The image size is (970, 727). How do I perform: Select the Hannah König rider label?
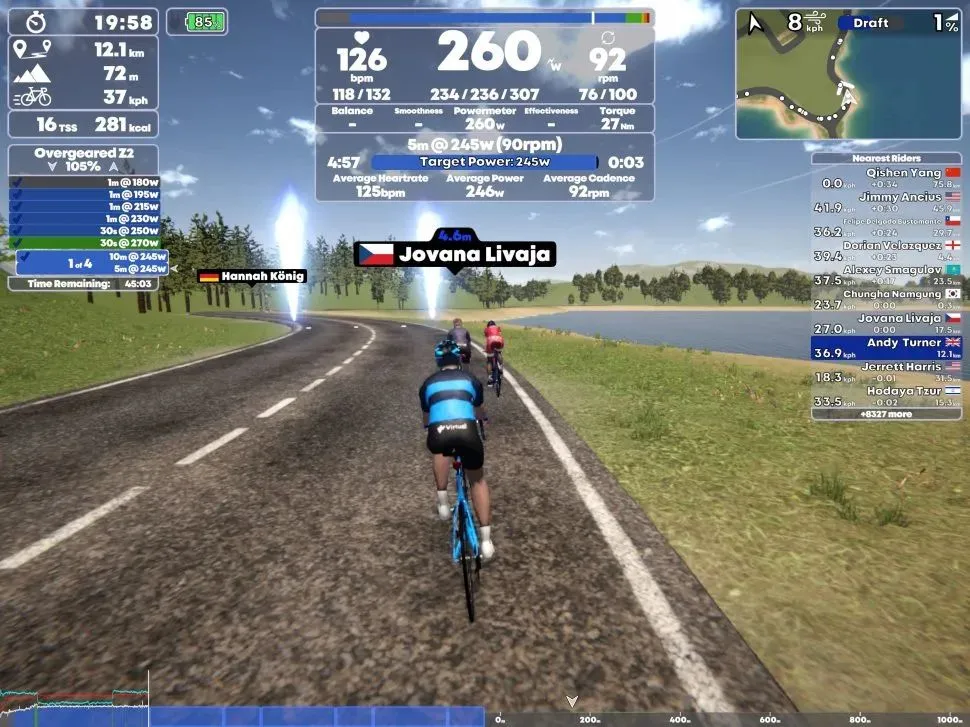click(252, 276)
